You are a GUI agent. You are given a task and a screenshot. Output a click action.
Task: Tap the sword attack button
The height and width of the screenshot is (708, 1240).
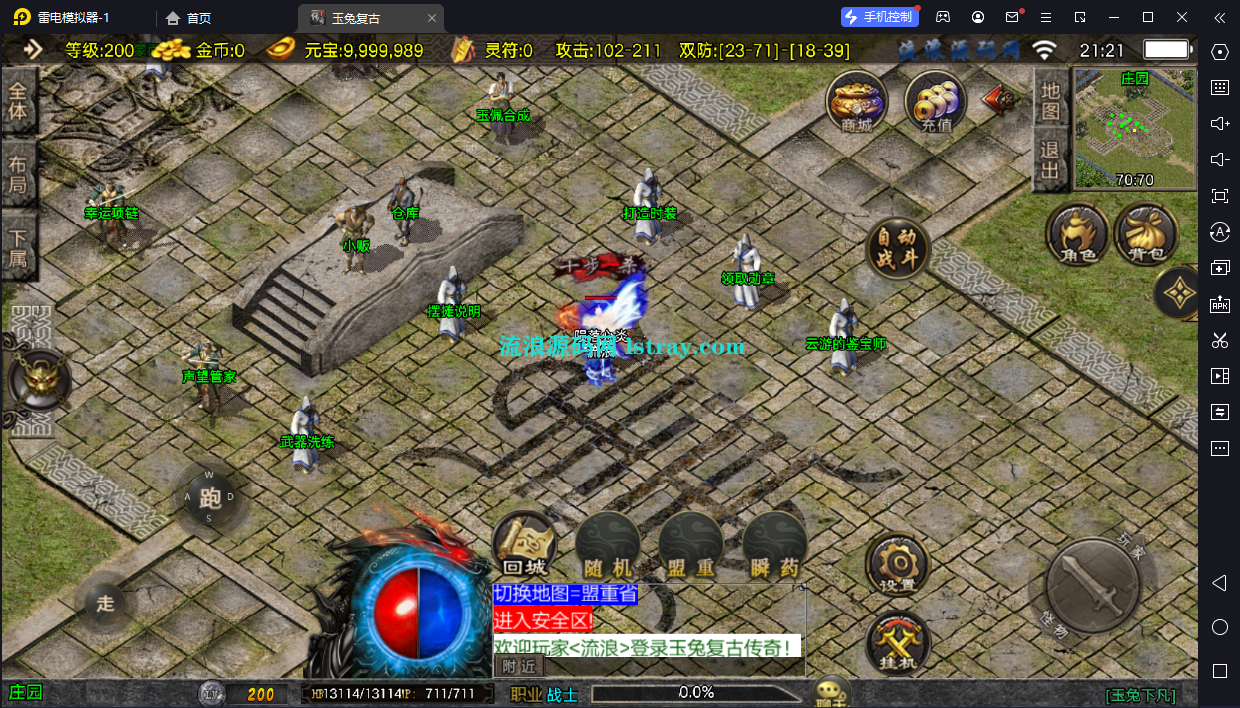pos(1092,585)
